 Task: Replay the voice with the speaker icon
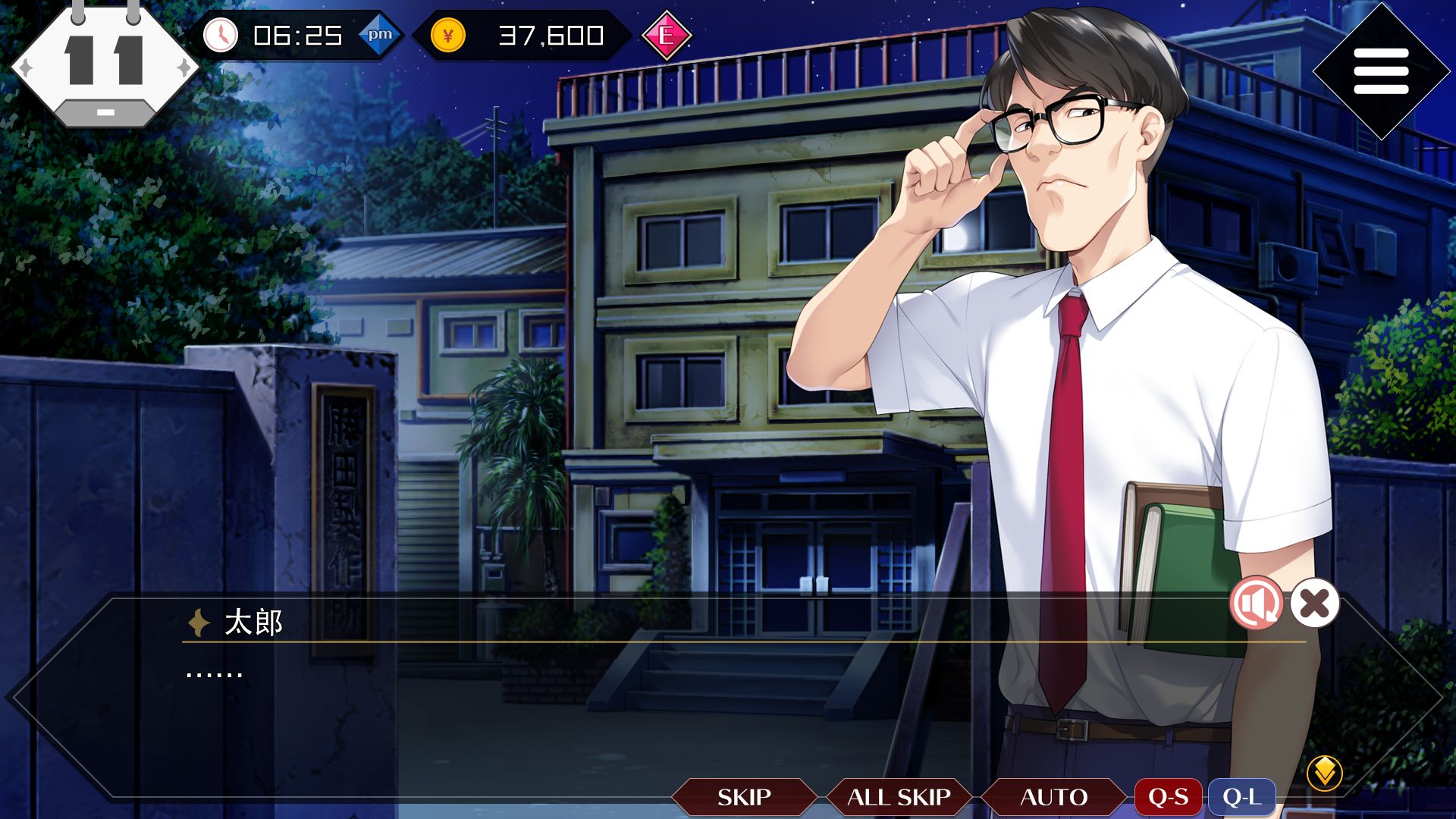point(1256,604)
